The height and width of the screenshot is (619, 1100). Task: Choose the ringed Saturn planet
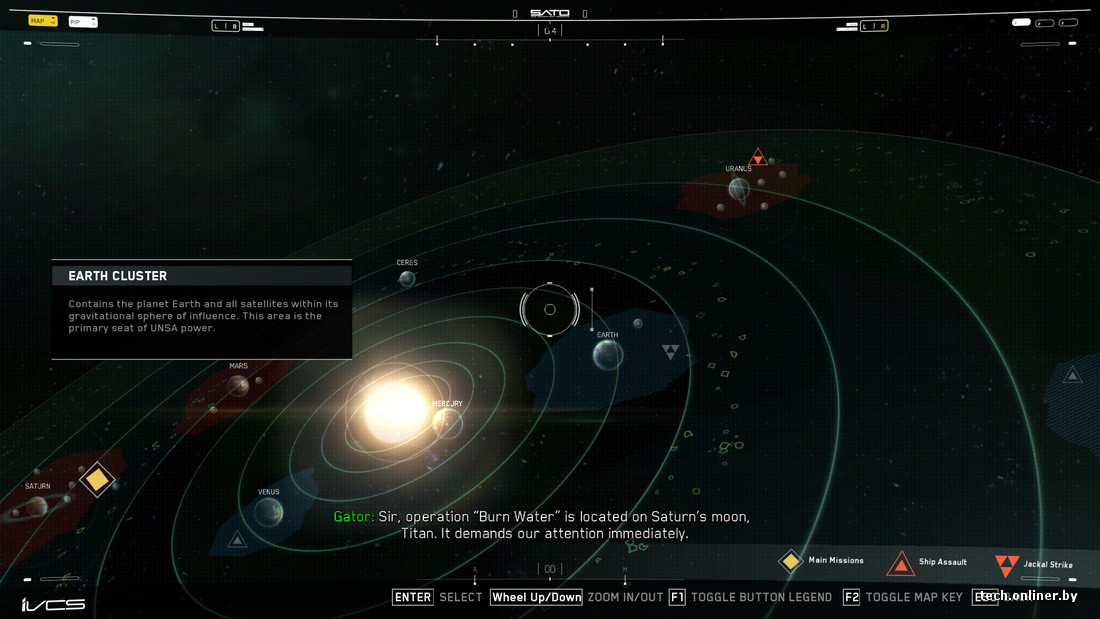pos(30,509)
